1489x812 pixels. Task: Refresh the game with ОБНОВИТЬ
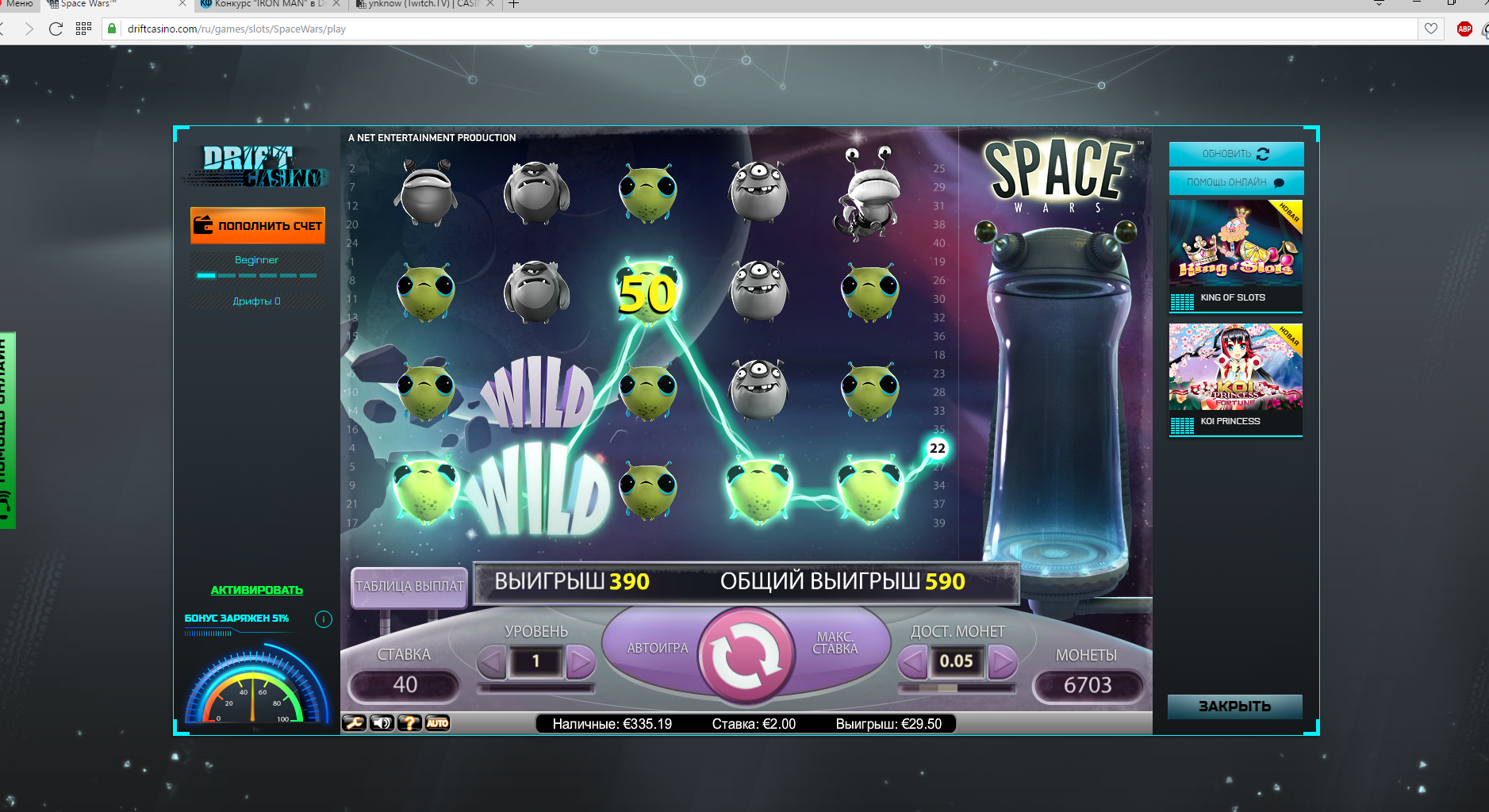point(1235,154)
